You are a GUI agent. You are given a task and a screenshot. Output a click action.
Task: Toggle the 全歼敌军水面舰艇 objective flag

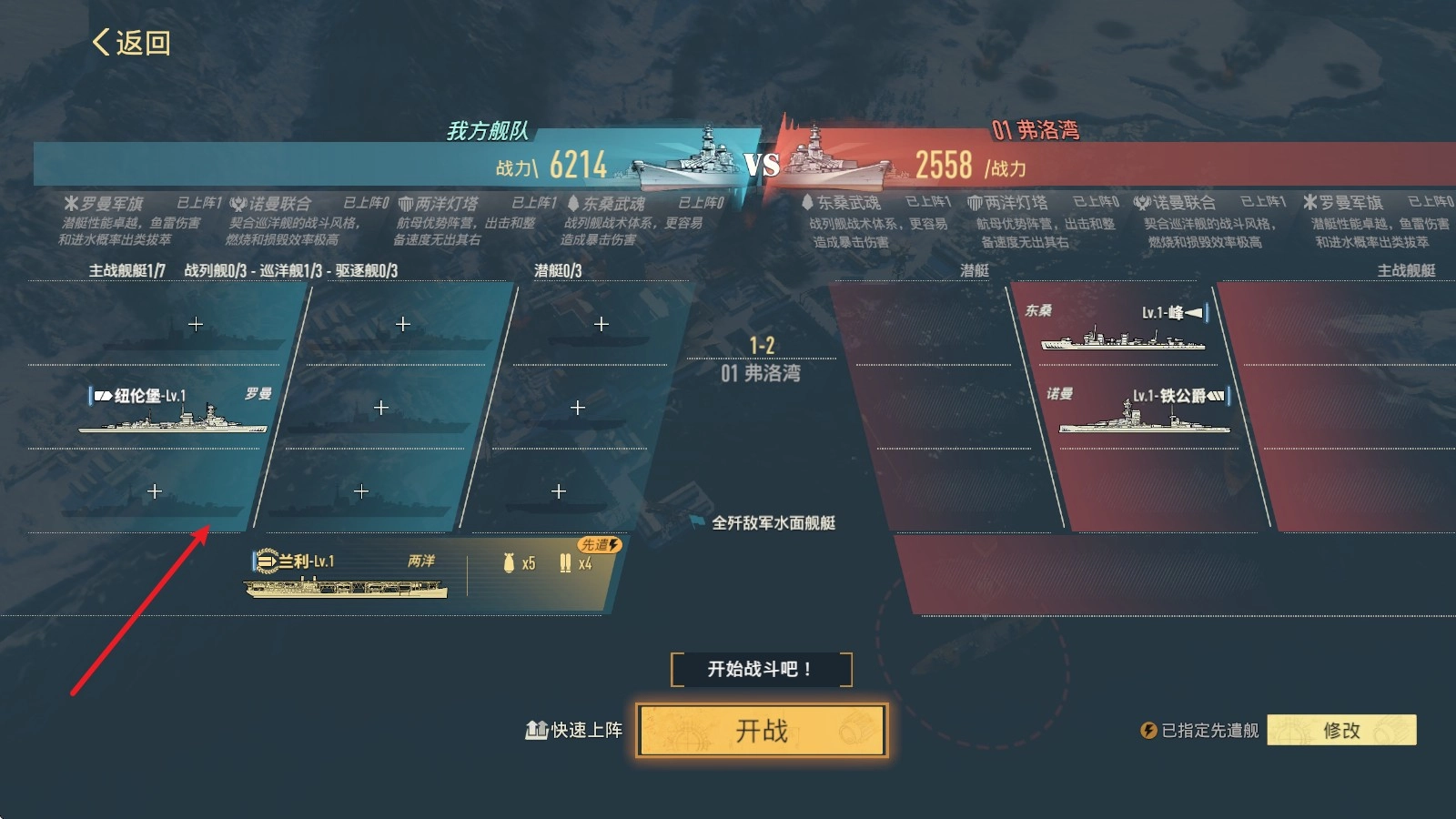click(x=694, y=523)
